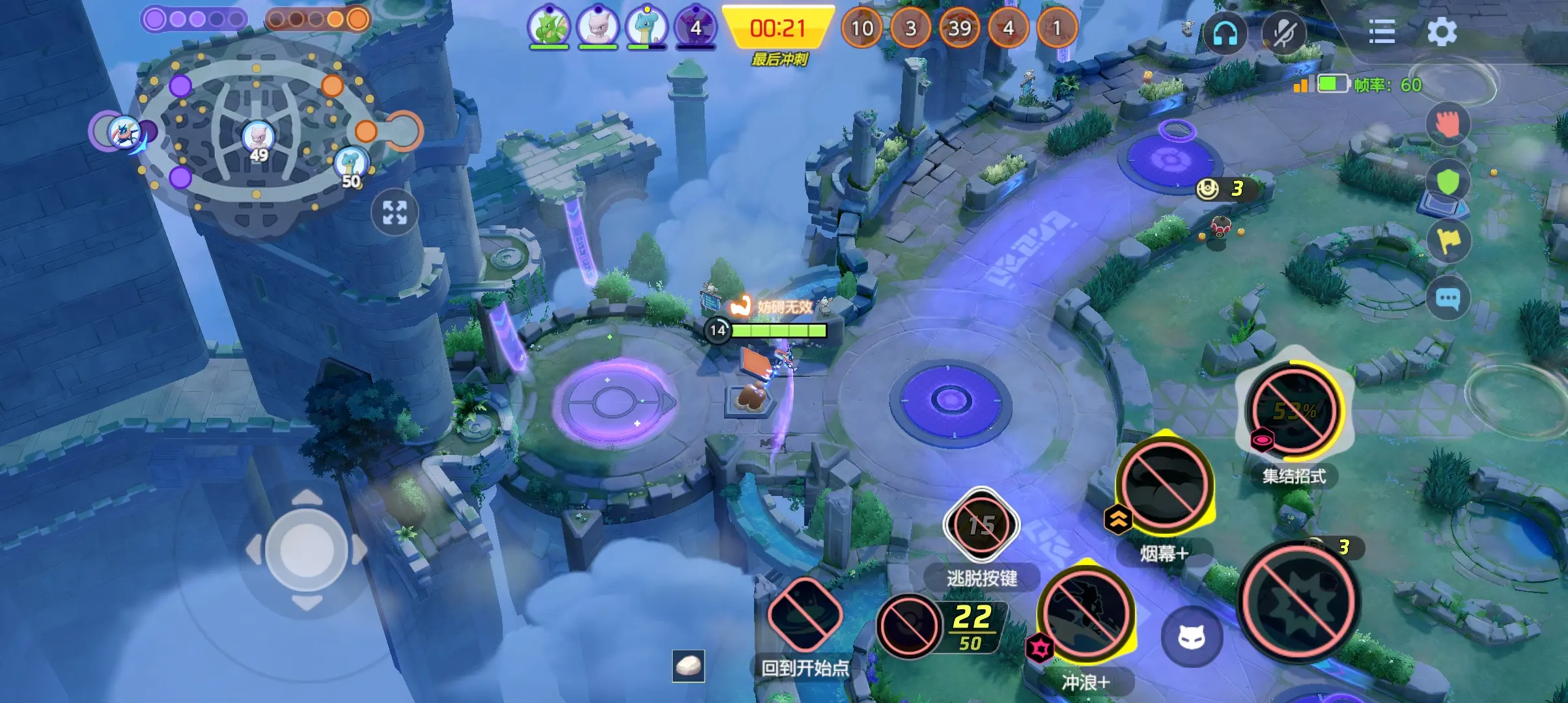Tap the white cat face button
The width and height of the screenshot is (1568, 703).
pos(1192,637)
